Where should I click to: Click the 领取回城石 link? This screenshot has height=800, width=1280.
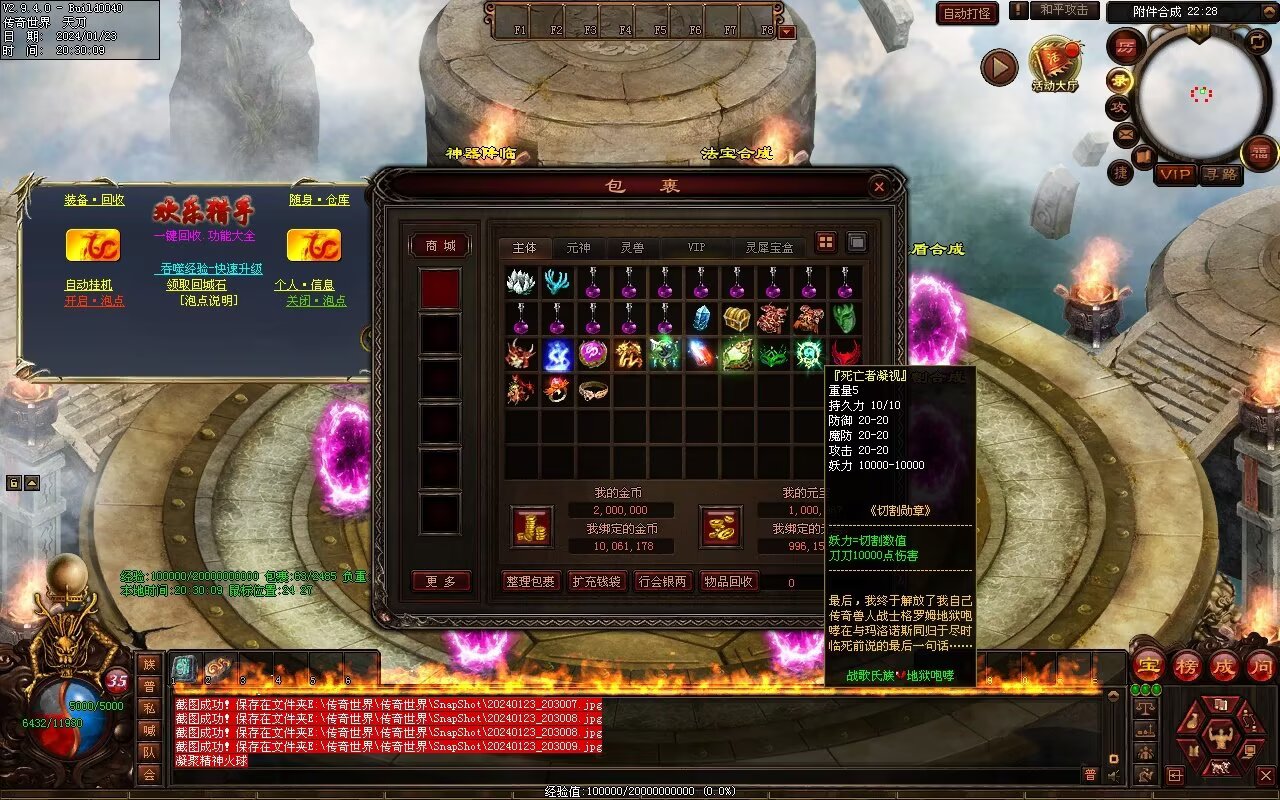click(196, 285)
